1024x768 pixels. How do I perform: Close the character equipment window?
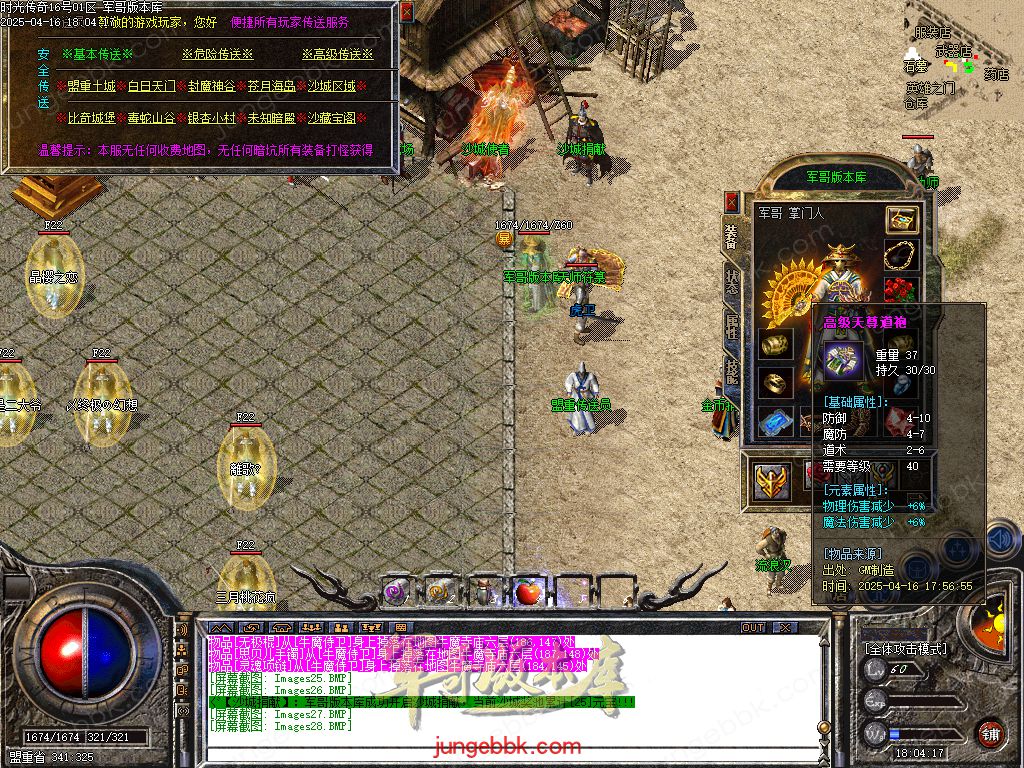click(x=732, y=202)
